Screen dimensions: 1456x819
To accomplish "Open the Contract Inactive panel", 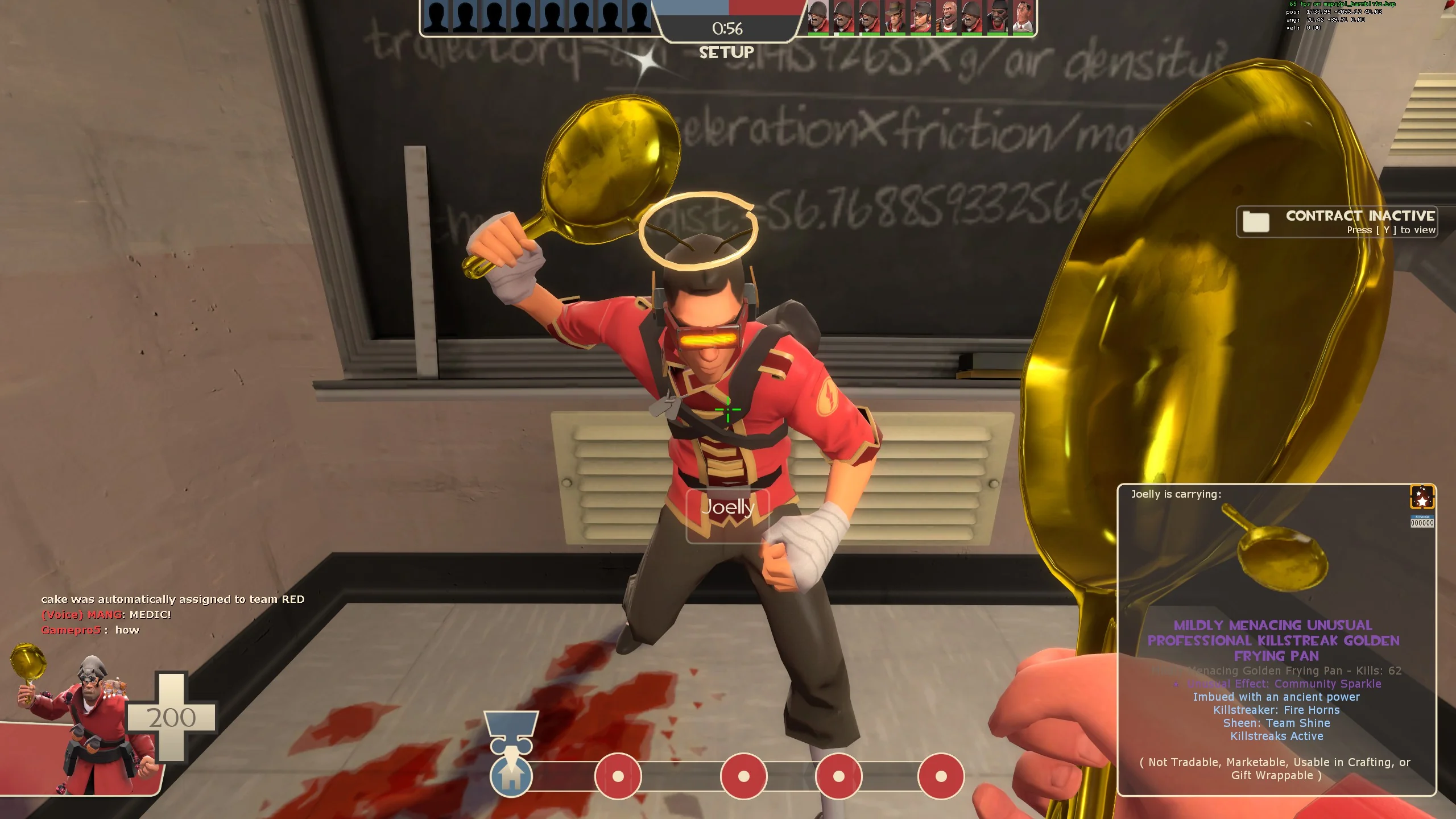I will point(1337,222).
